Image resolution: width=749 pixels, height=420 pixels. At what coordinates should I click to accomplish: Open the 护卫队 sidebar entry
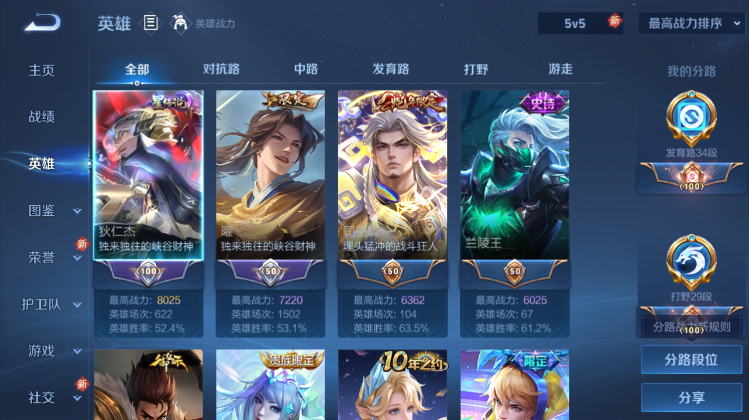[41, 304]
